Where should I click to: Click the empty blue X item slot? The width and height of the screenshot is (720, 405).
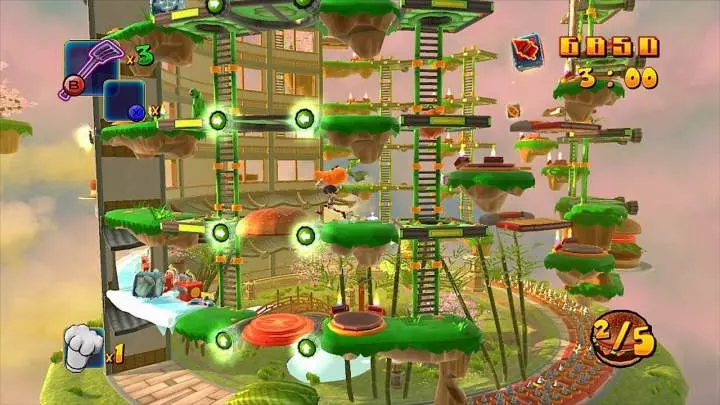coord(124,102)
